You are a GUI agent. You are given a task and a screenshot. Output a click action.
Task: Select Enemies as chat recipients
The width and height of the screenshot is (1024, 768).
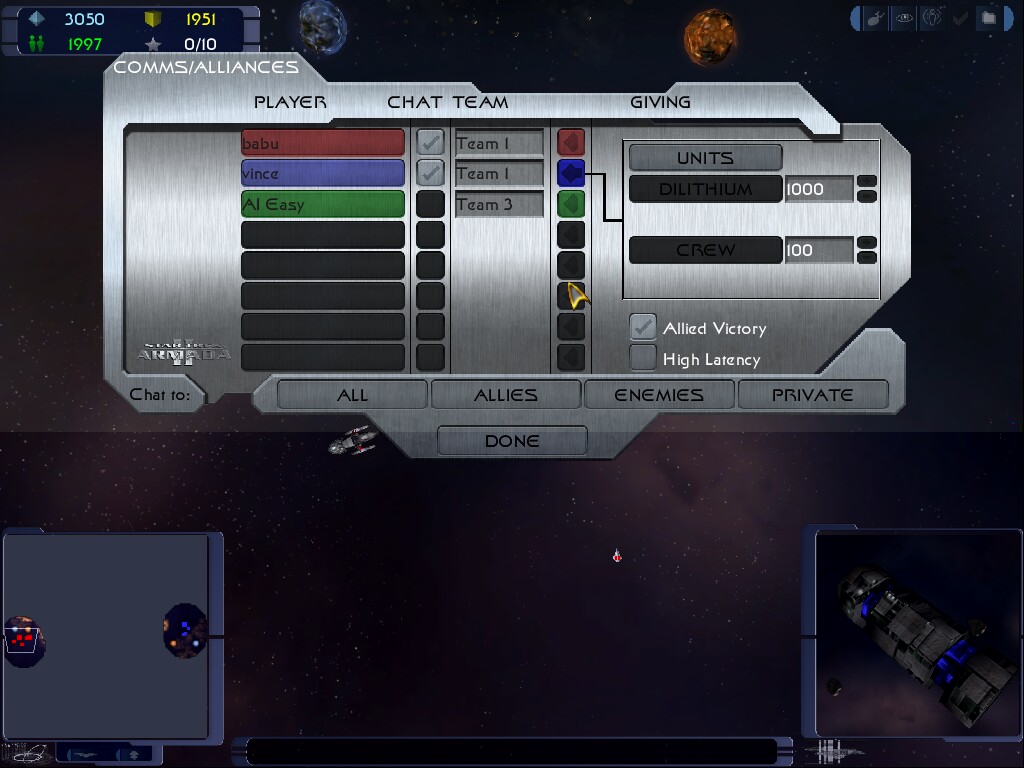659,395
